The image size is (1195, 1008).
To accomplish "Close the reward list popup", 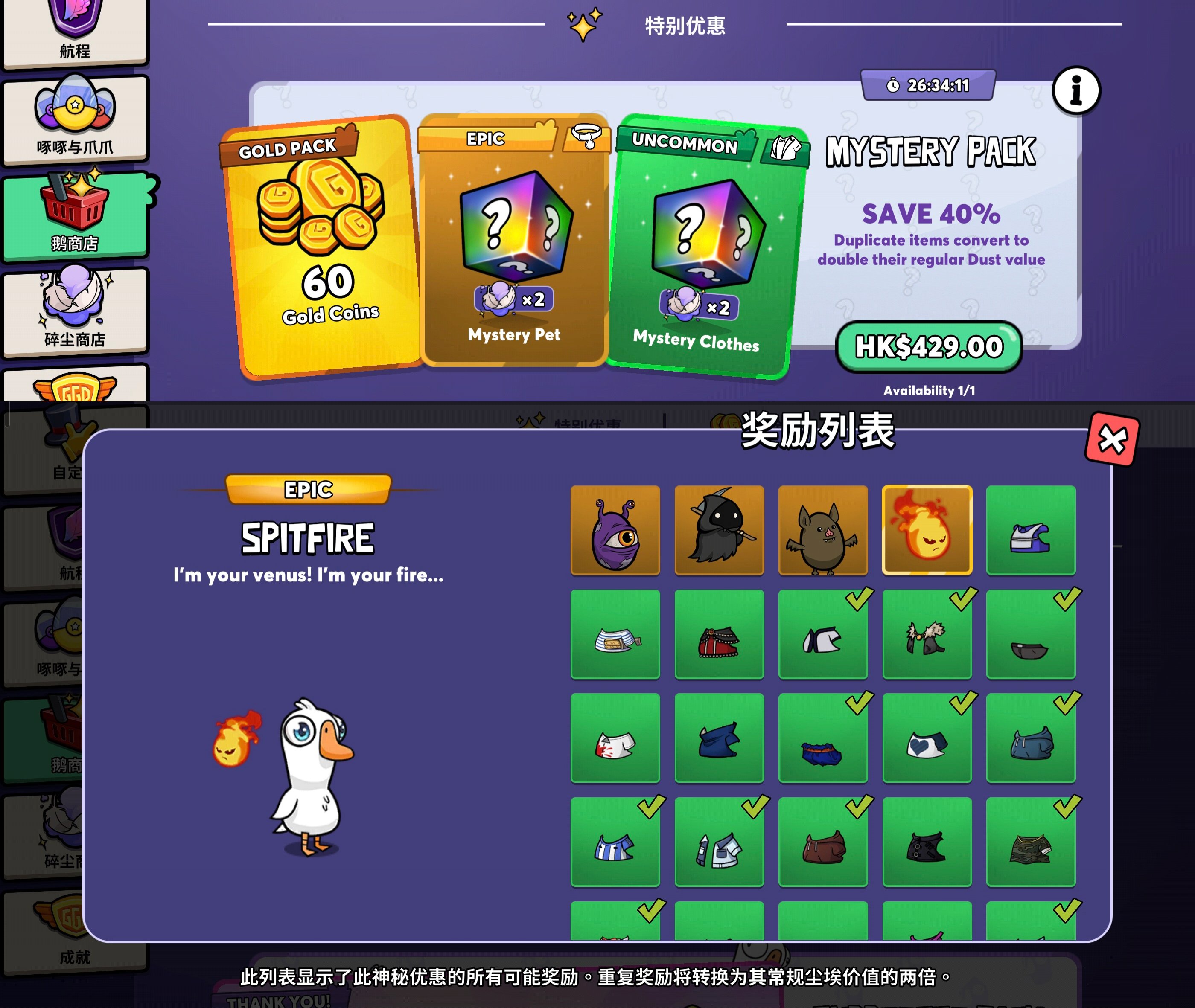I will point(1111,439).
